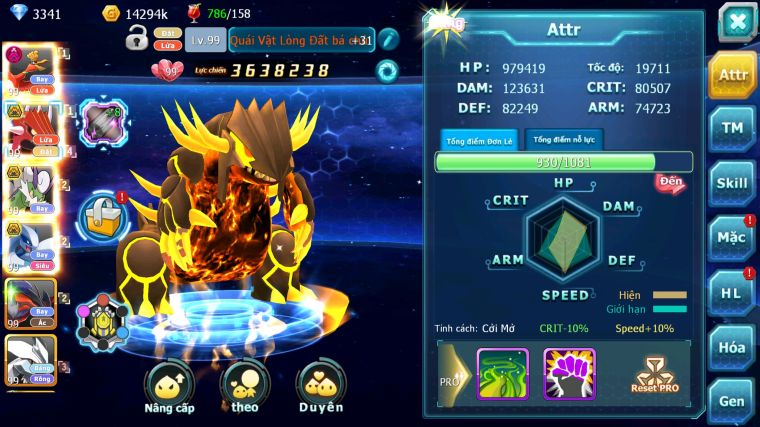Viewport: 760px width, 427px height.
Task: Select the Tổng điểm Đơn Lẻ tab
Action: click(x=479, y=141)
